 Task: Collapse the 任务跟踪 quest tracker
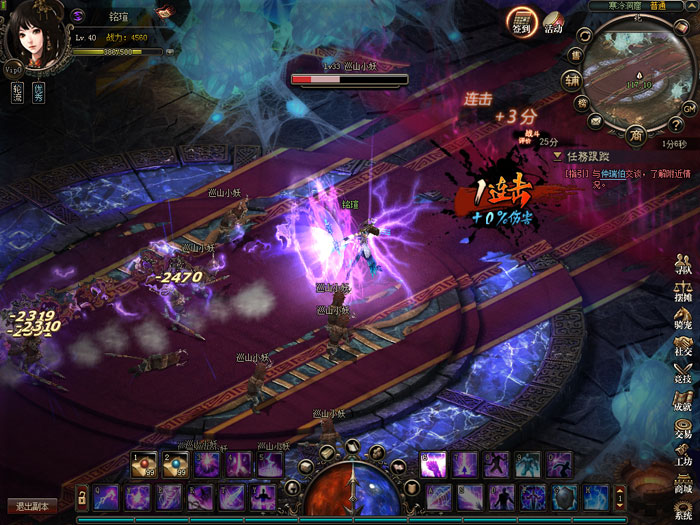[x=558, y=157]
